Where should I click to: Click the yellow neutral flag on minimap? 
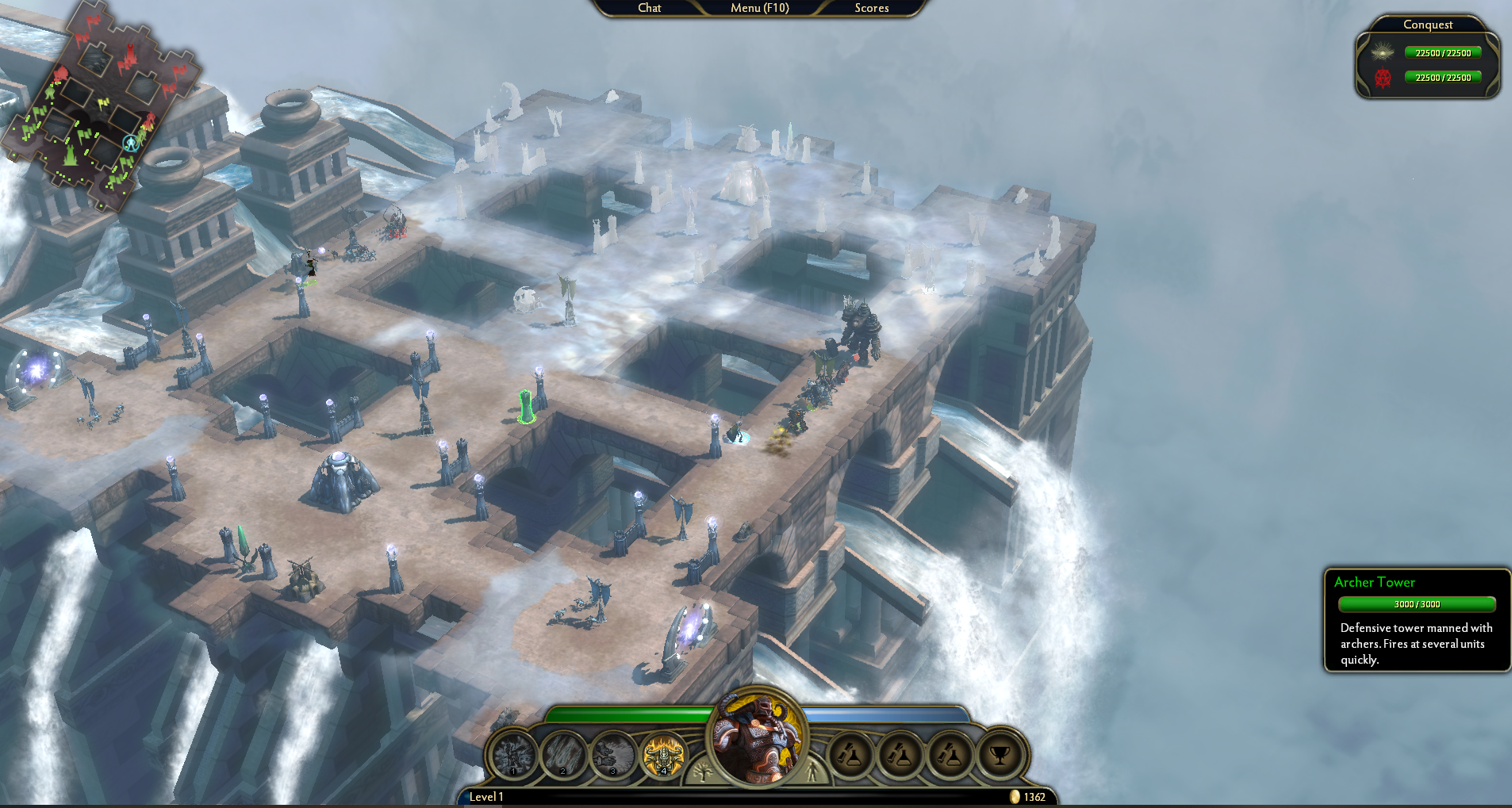click(102, 103)
